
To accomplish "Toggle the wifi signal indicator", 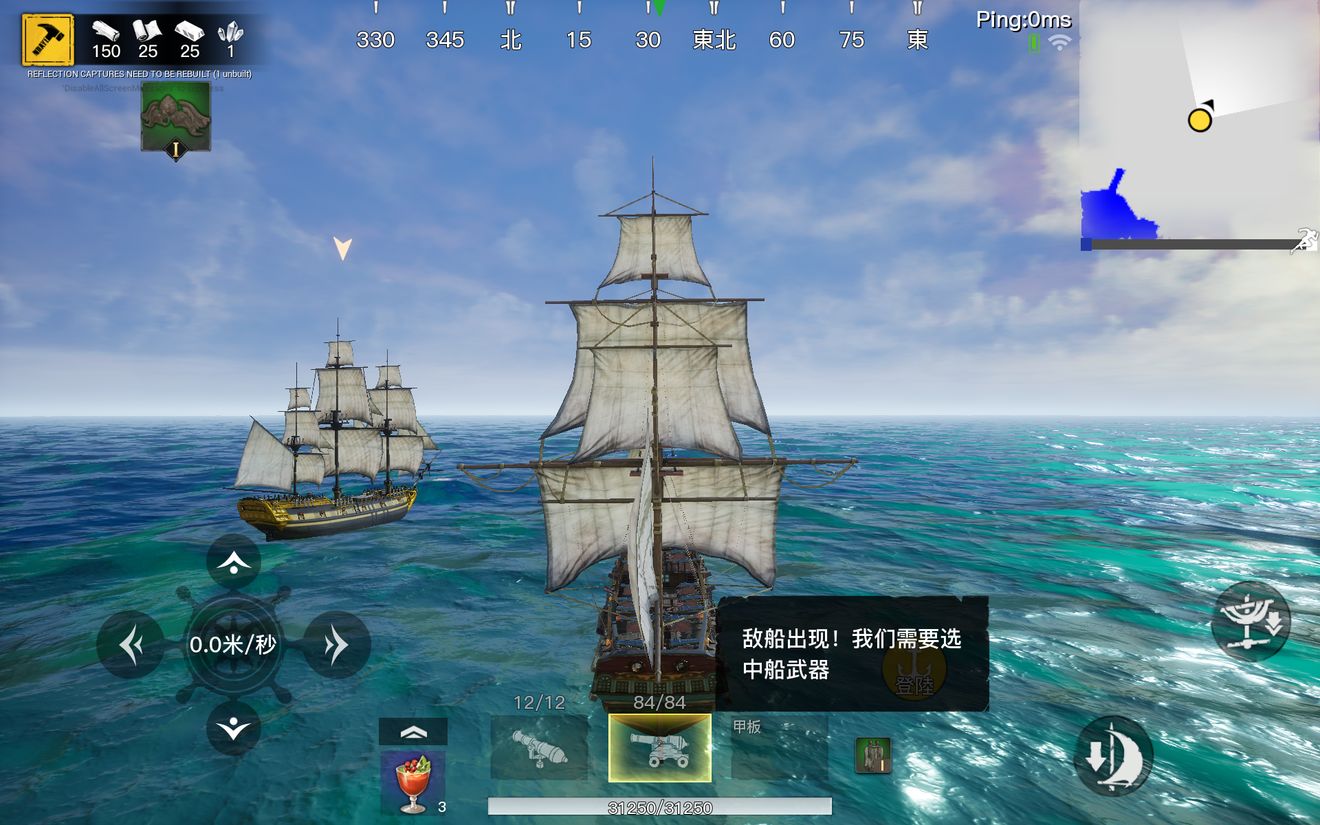I will (1059, 43).
